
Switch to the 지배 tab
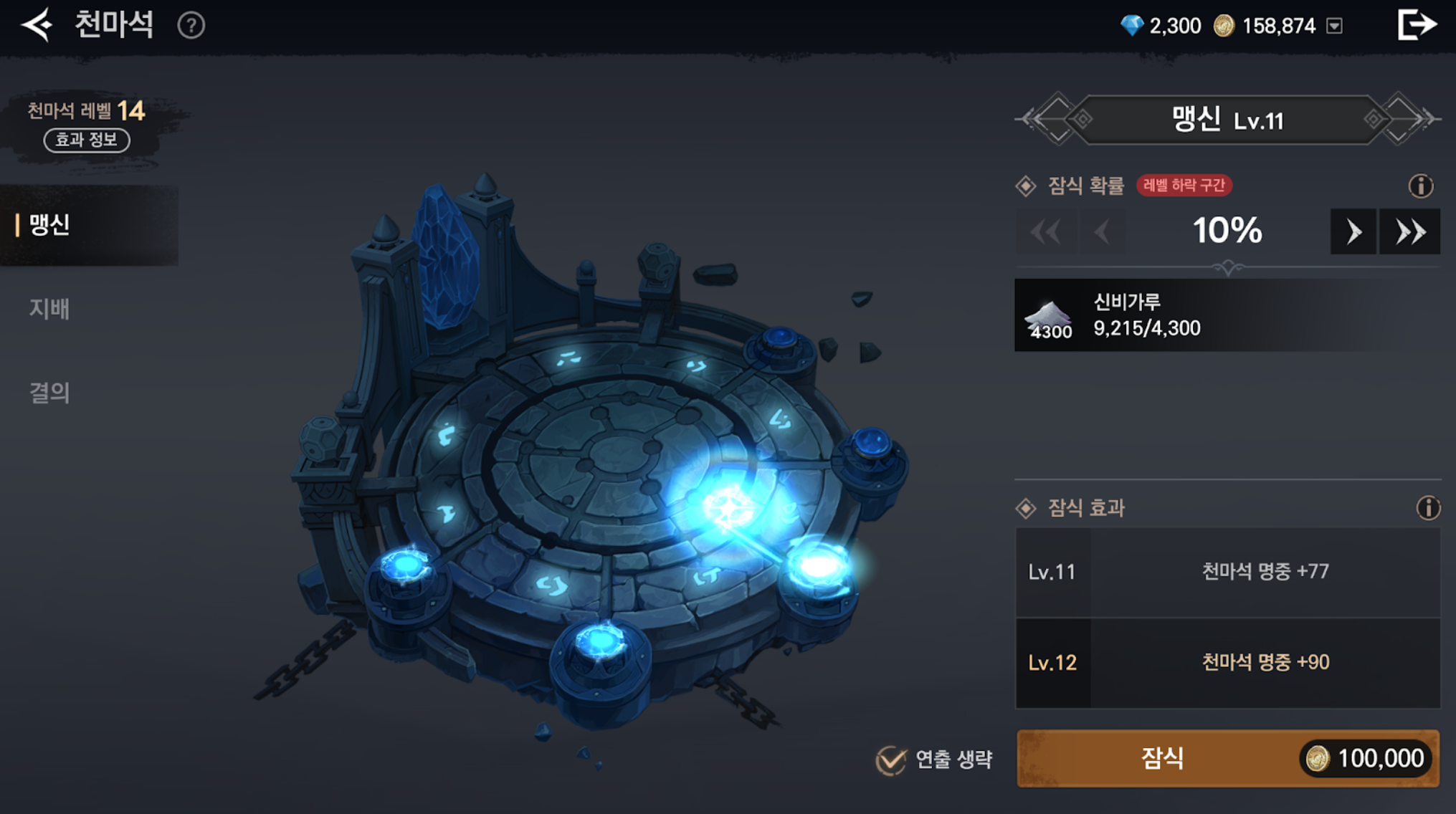[49, 309]
